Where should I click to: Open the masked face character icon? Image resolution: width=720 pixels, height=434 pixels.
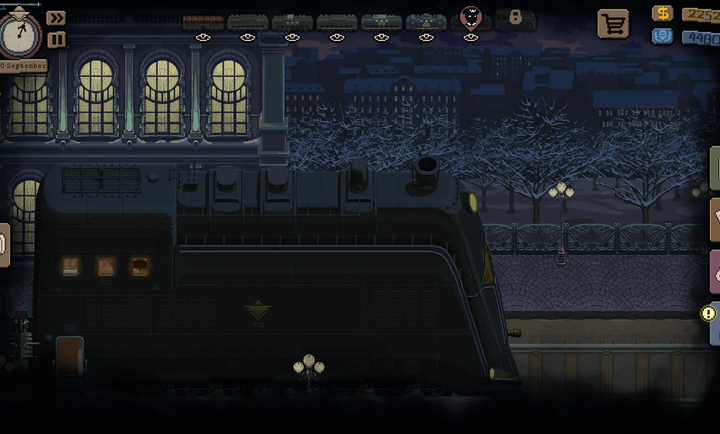470,17
